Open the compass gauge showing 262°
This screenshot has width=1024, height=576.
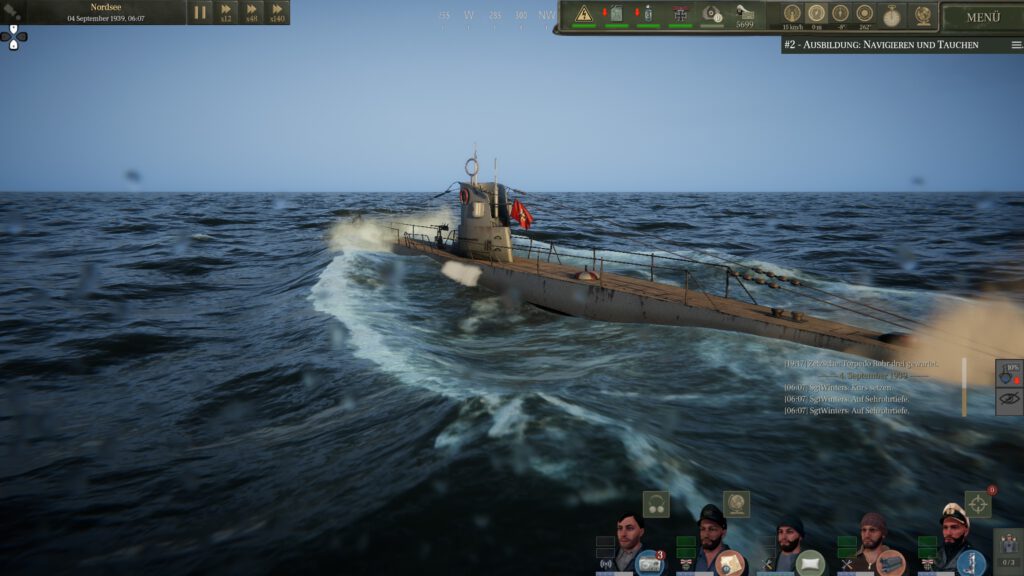click(864, 14)
